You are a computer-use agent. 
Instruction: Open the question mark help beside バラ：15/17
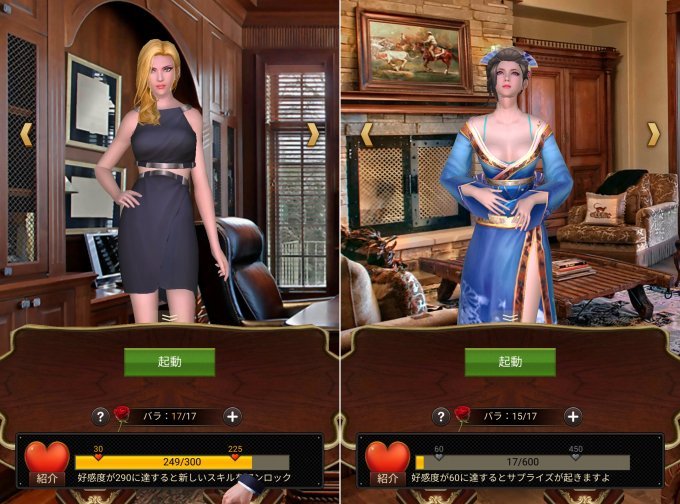point(441,416)
